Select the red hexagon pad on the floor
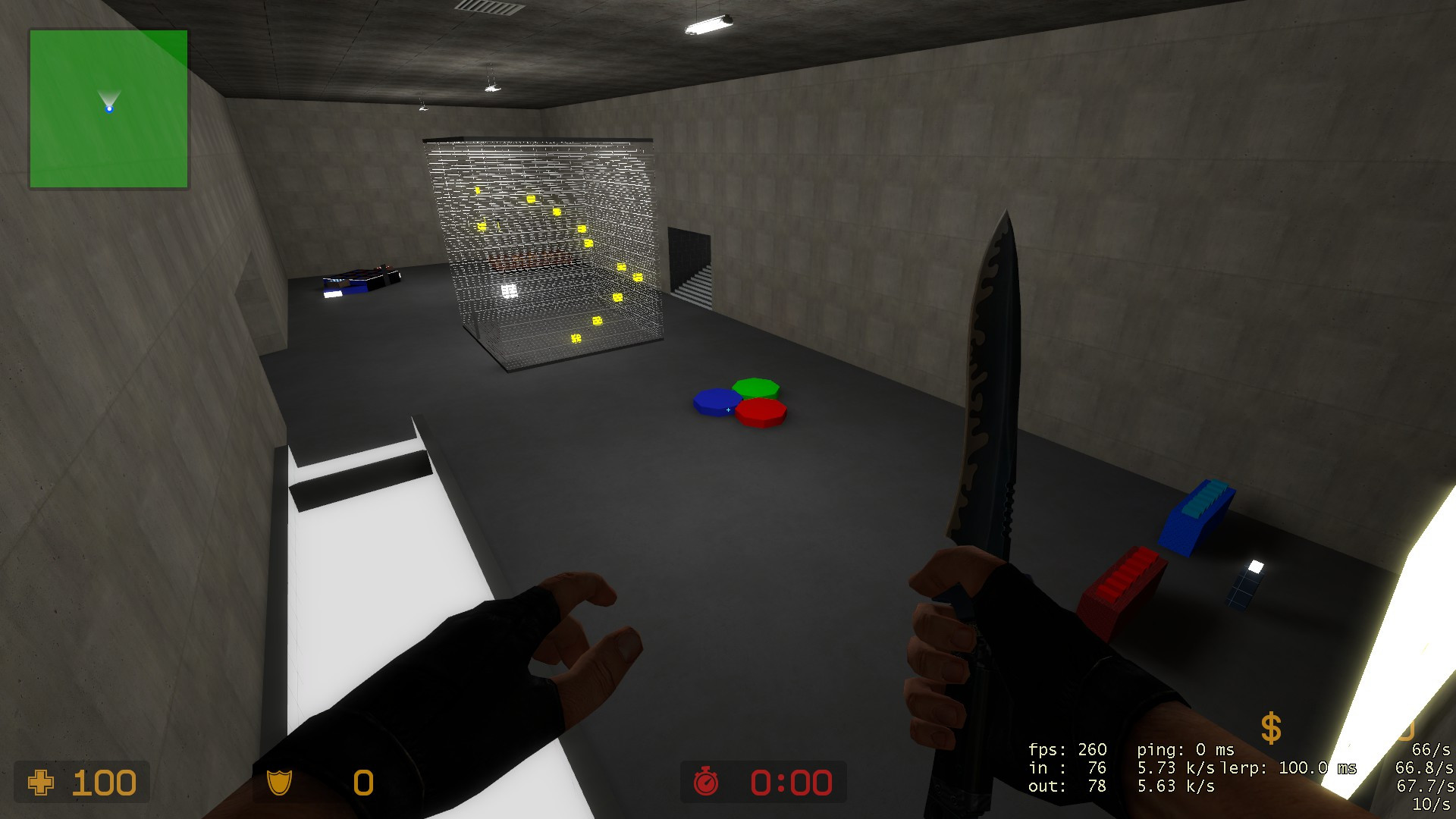The image size is (1456, 819). pos(761,413)
